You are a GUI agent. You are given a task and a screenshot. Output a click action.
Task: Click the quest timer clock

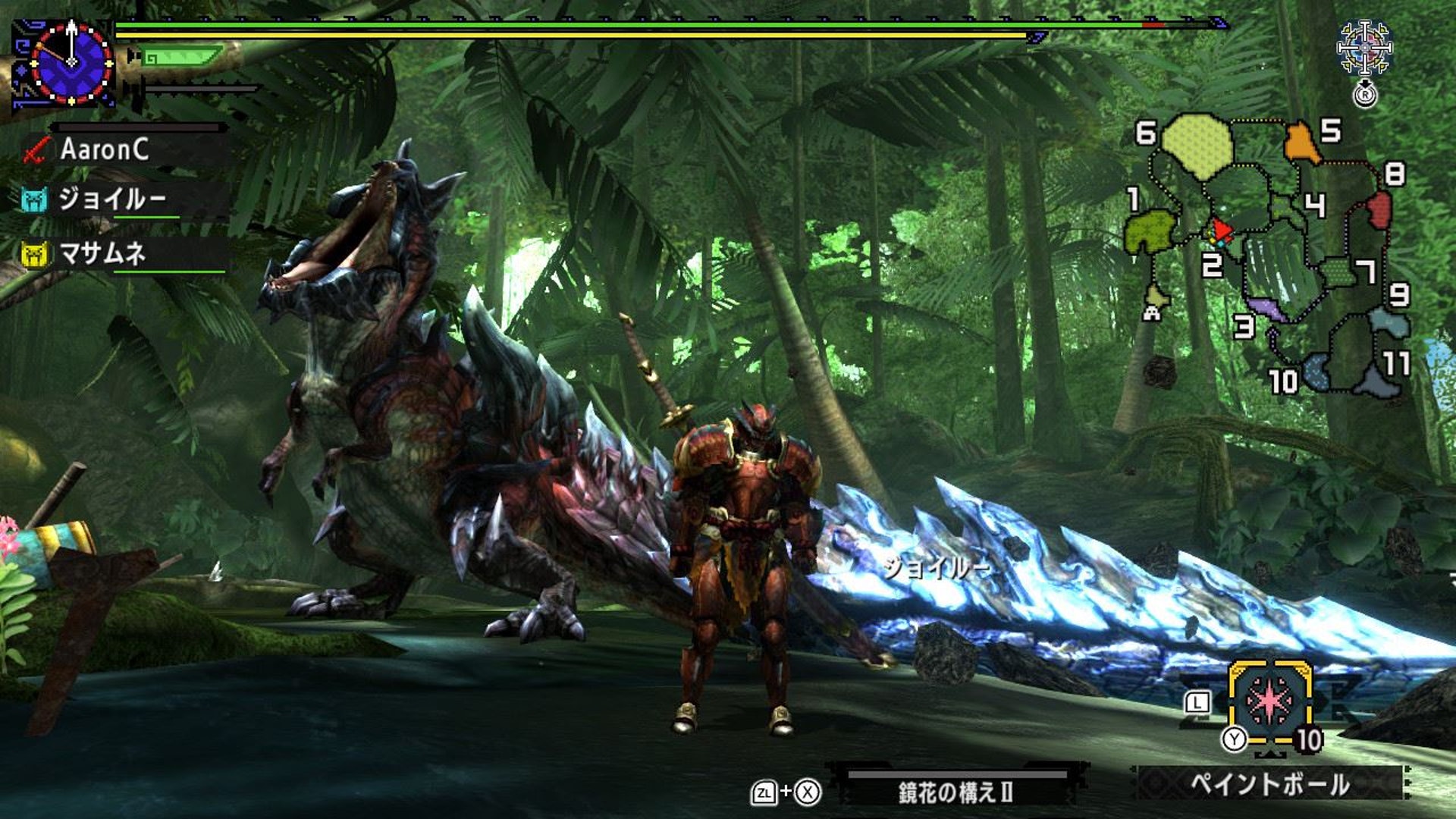click(71, 62)
